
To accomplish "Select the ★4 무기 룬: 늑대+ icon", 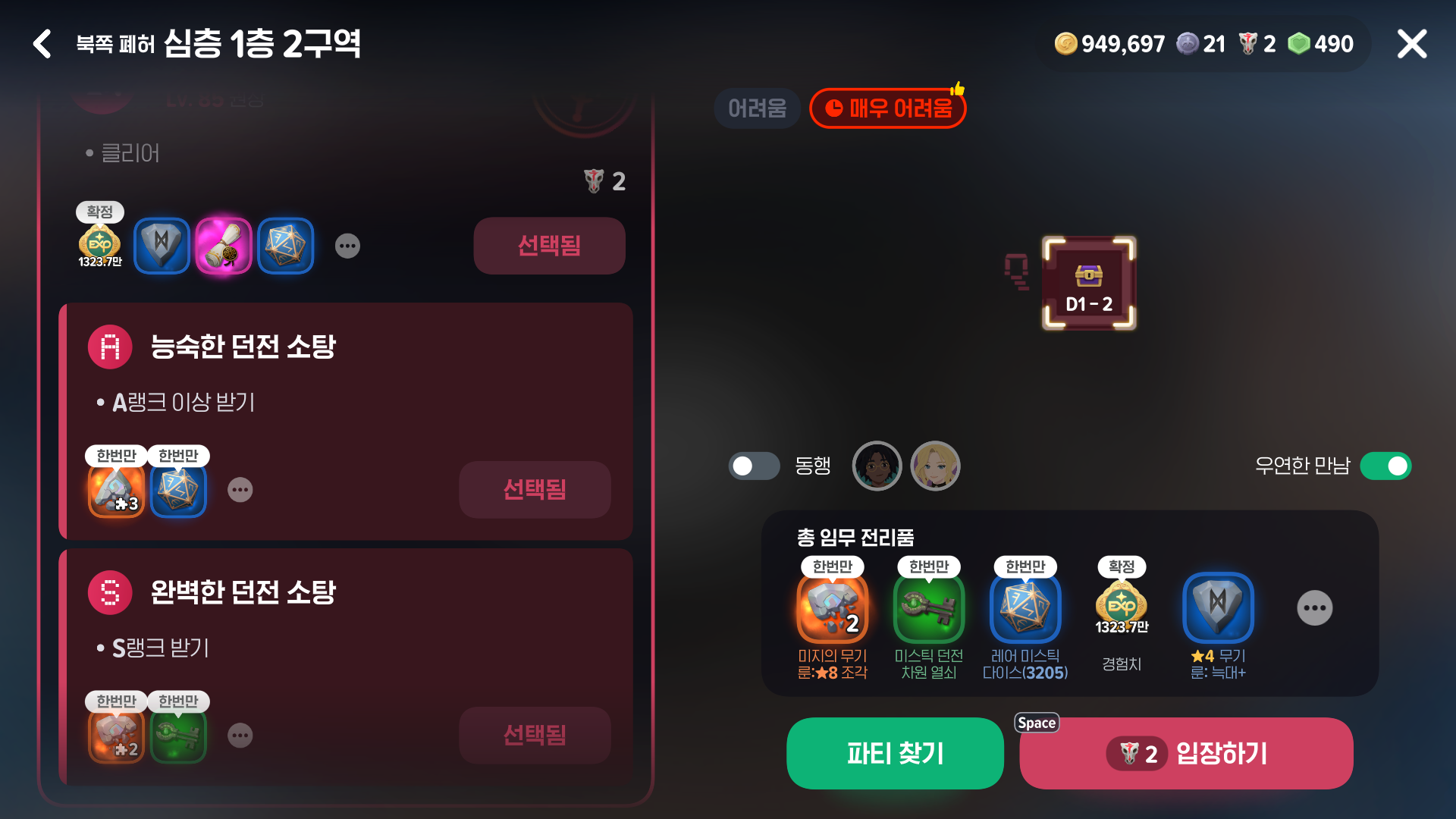I will (x=1217, y=607).
